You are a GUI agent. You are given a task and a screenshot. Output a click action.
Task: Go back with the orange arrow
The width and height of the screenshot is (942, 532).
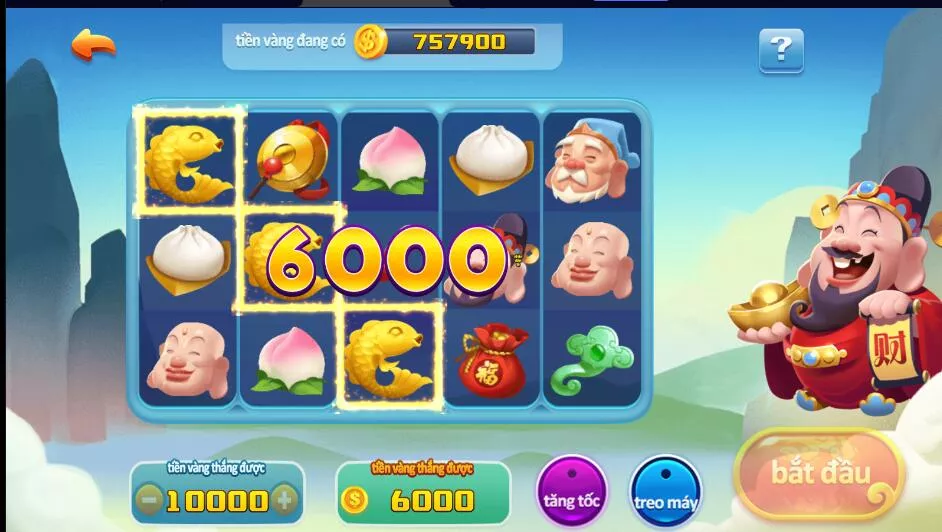(93, 44)
